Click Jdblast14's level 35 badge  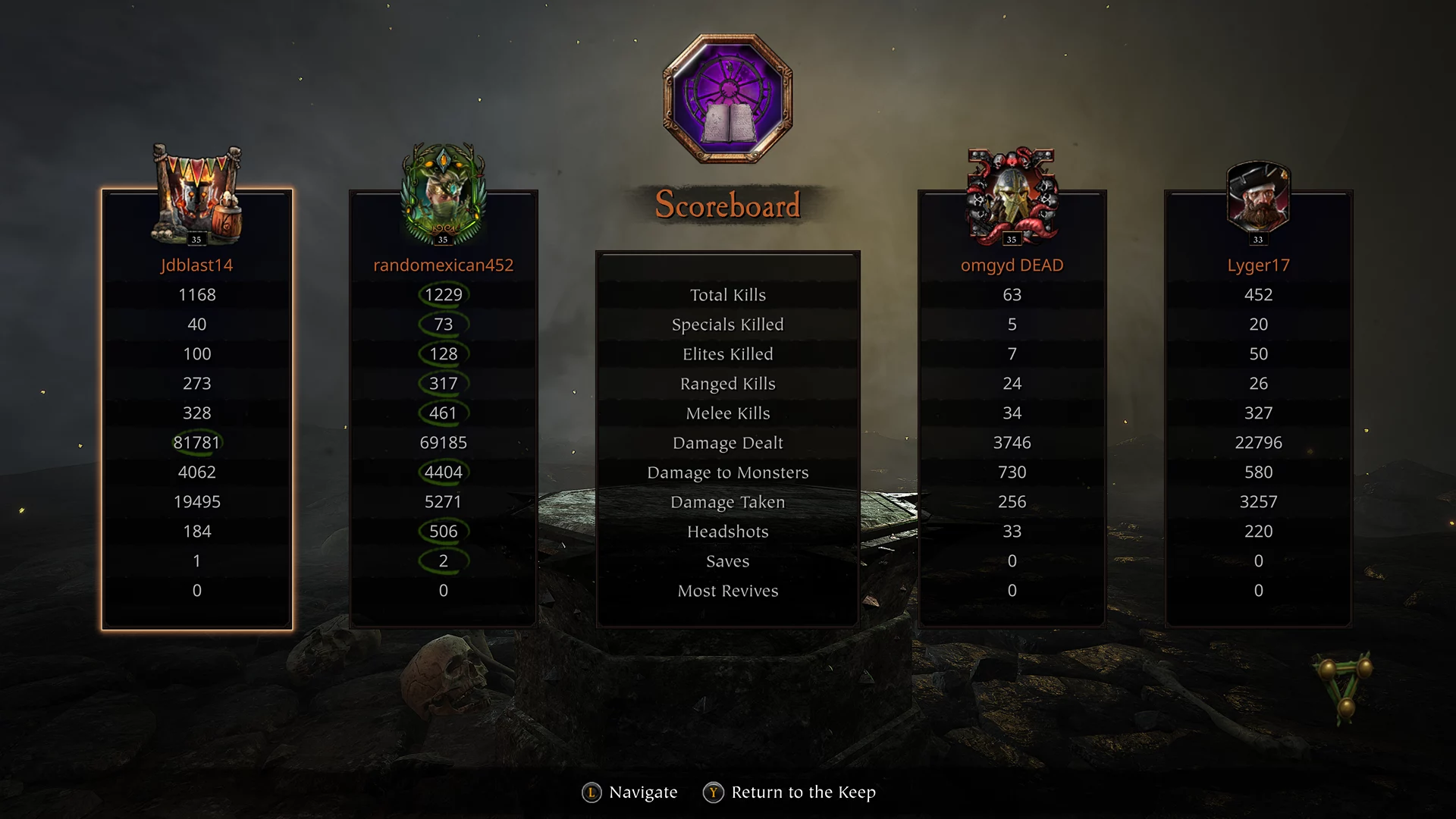point(196,240)
